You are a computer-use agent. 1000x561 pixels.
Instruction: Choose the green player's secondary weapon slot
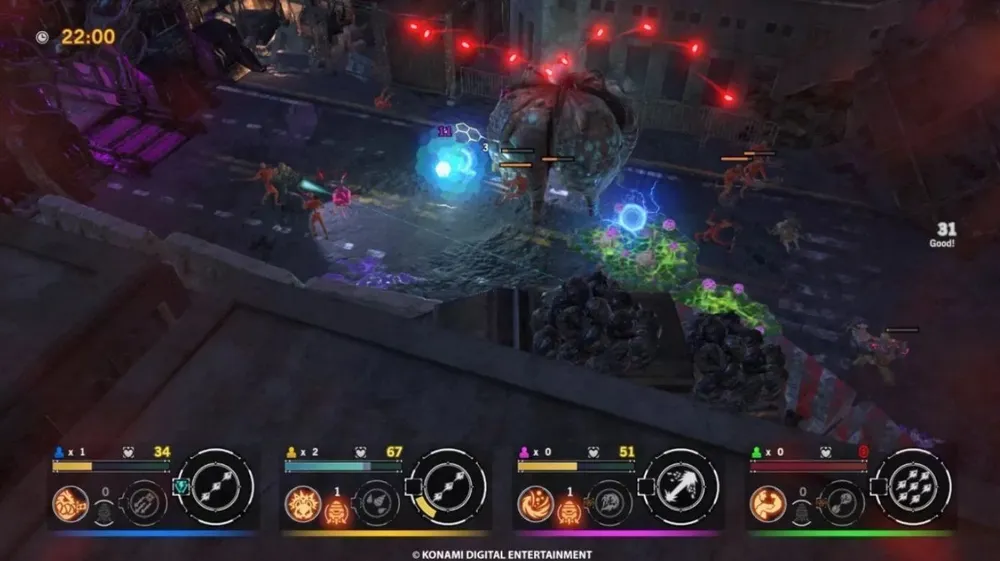point(841,502)
